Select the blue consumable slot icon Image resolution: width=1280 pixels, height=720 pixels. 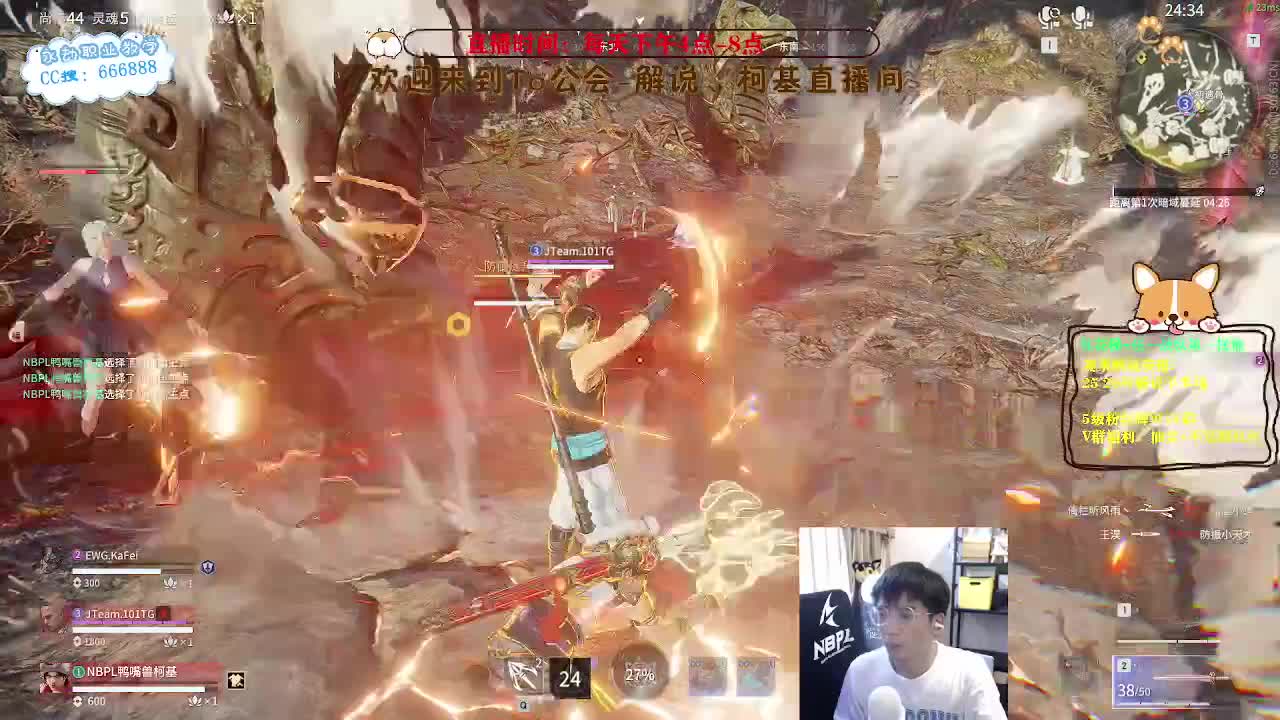(x=753, y=672)
